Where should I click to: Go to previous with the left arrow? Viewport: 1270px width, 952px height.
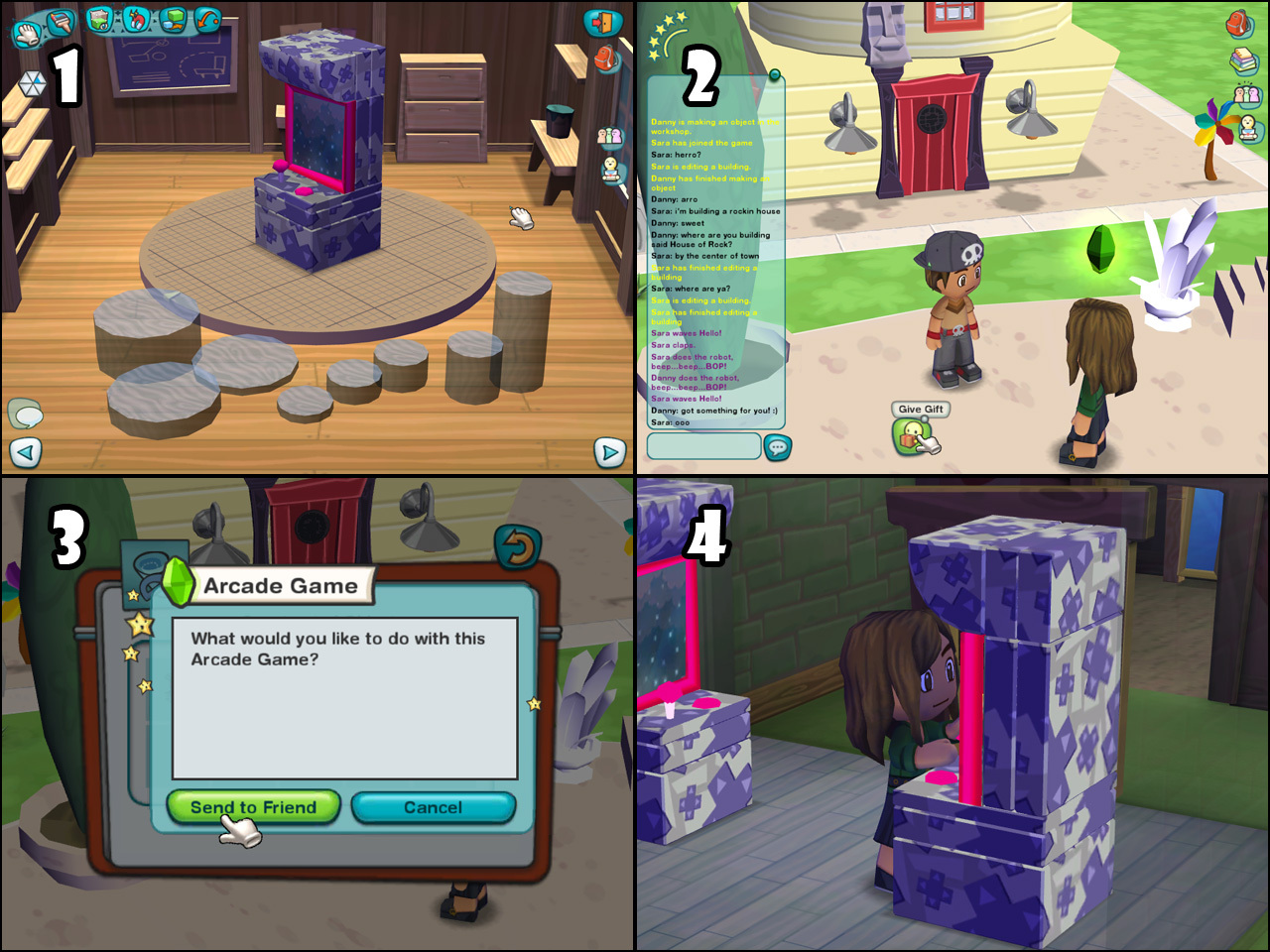(x=26, y=453)
